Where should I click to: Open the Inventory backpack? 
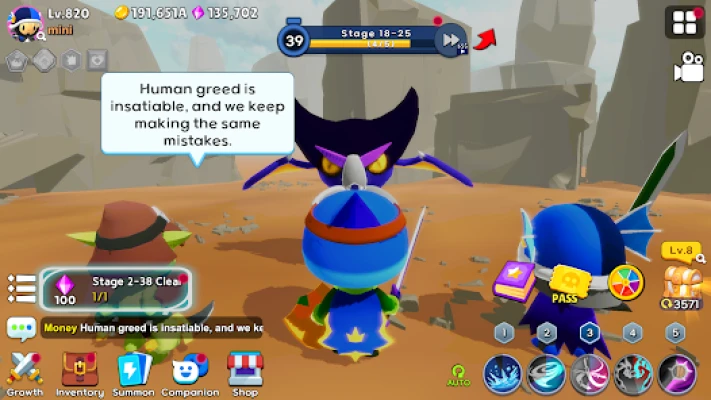79,372
